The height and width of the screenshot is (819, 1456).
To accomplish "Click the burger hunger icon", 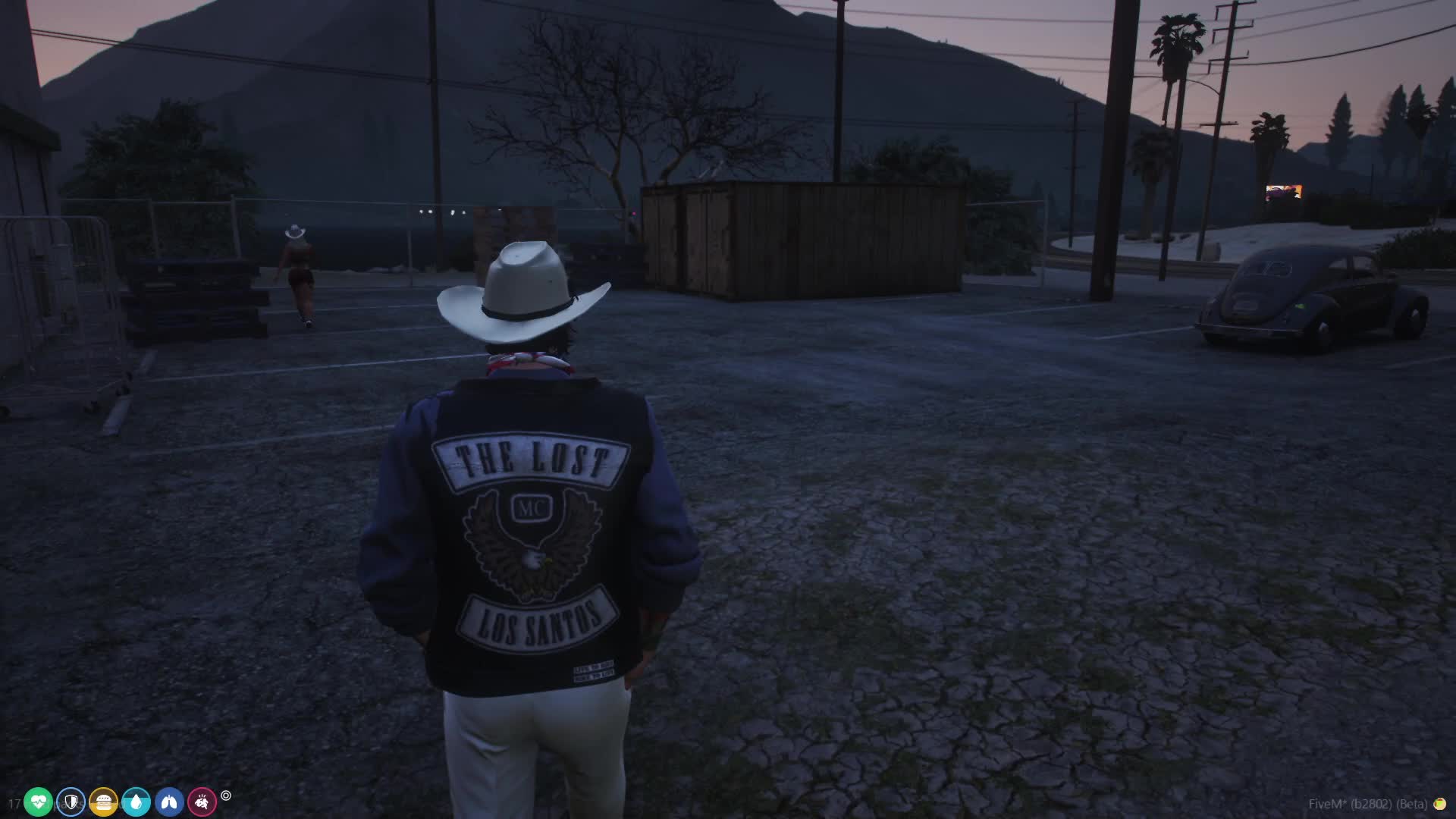I will point(103,802).
